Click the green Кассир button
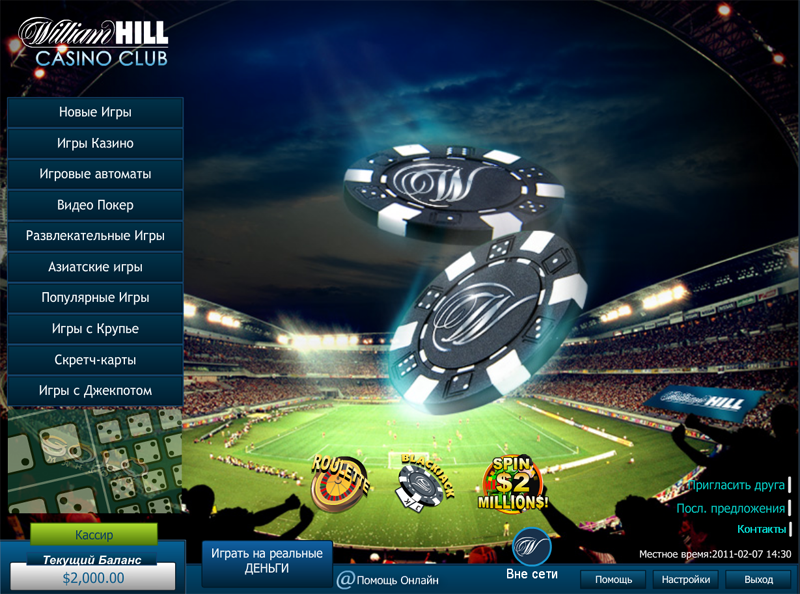The width and height of the screenshot is (800, 594). tap(94, 534)
